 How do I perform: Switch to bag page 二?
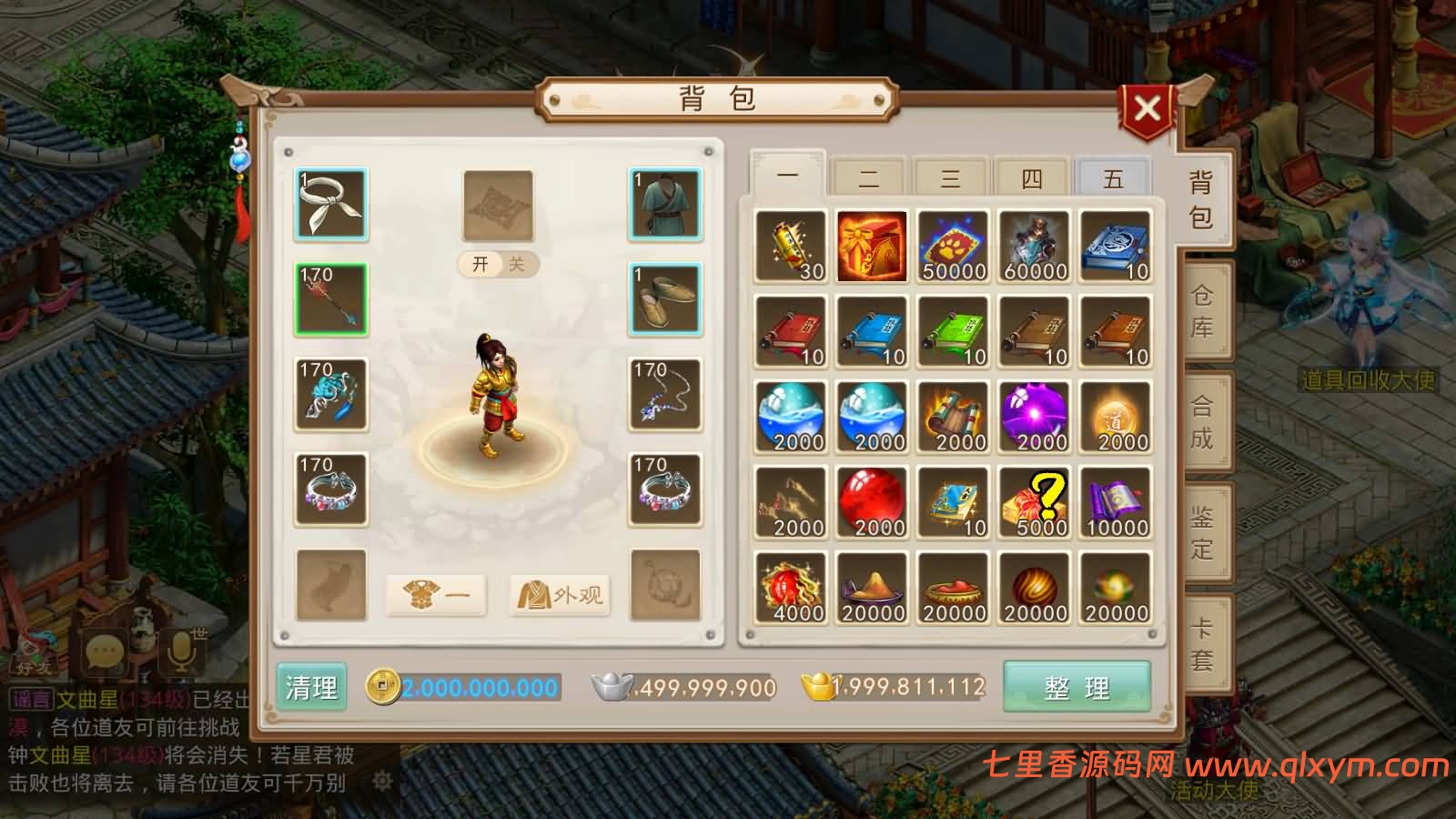[x=869, y=177]
